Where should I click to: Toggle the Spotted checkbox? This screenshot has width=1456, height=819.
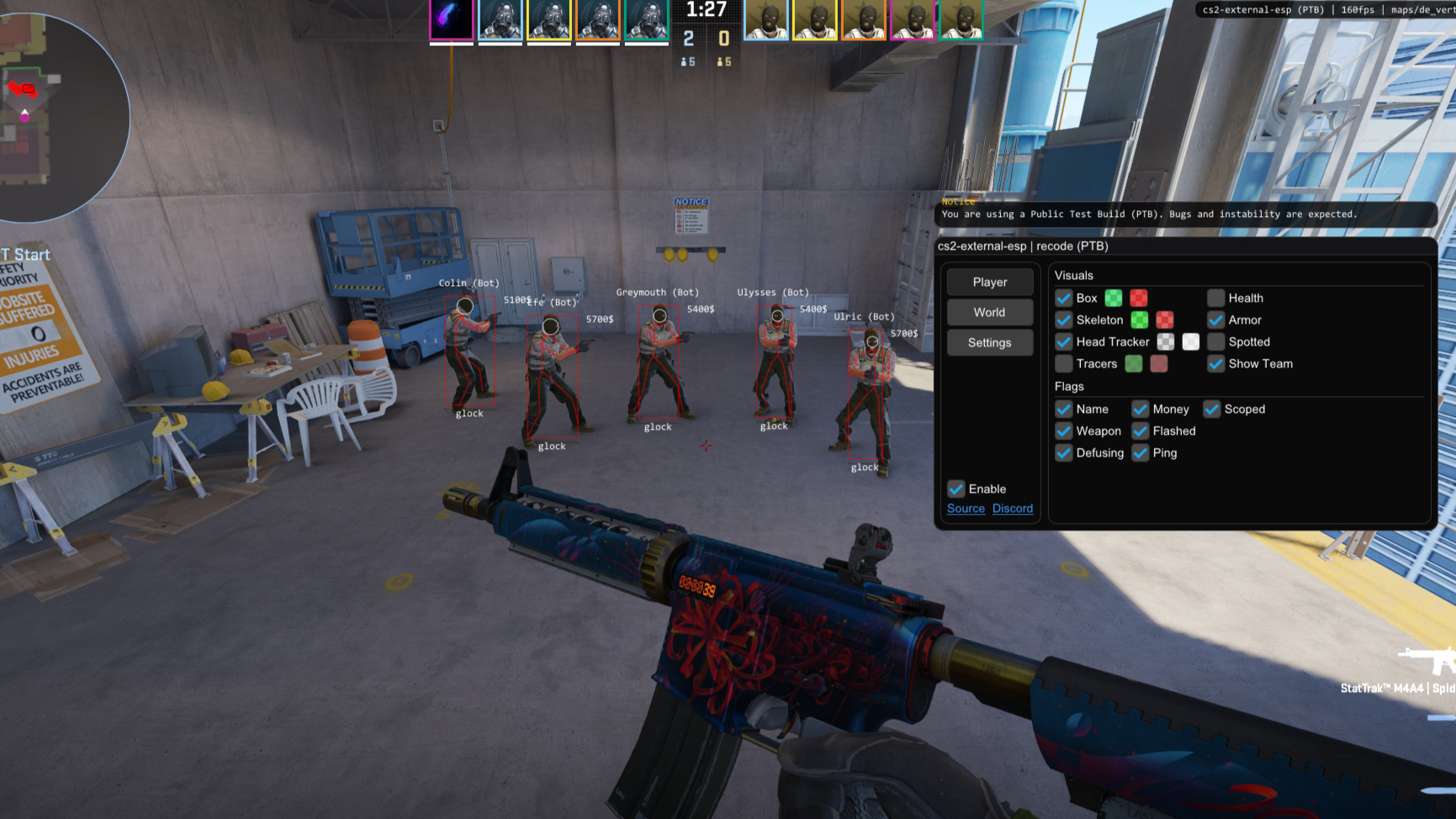click(1215, 341)
